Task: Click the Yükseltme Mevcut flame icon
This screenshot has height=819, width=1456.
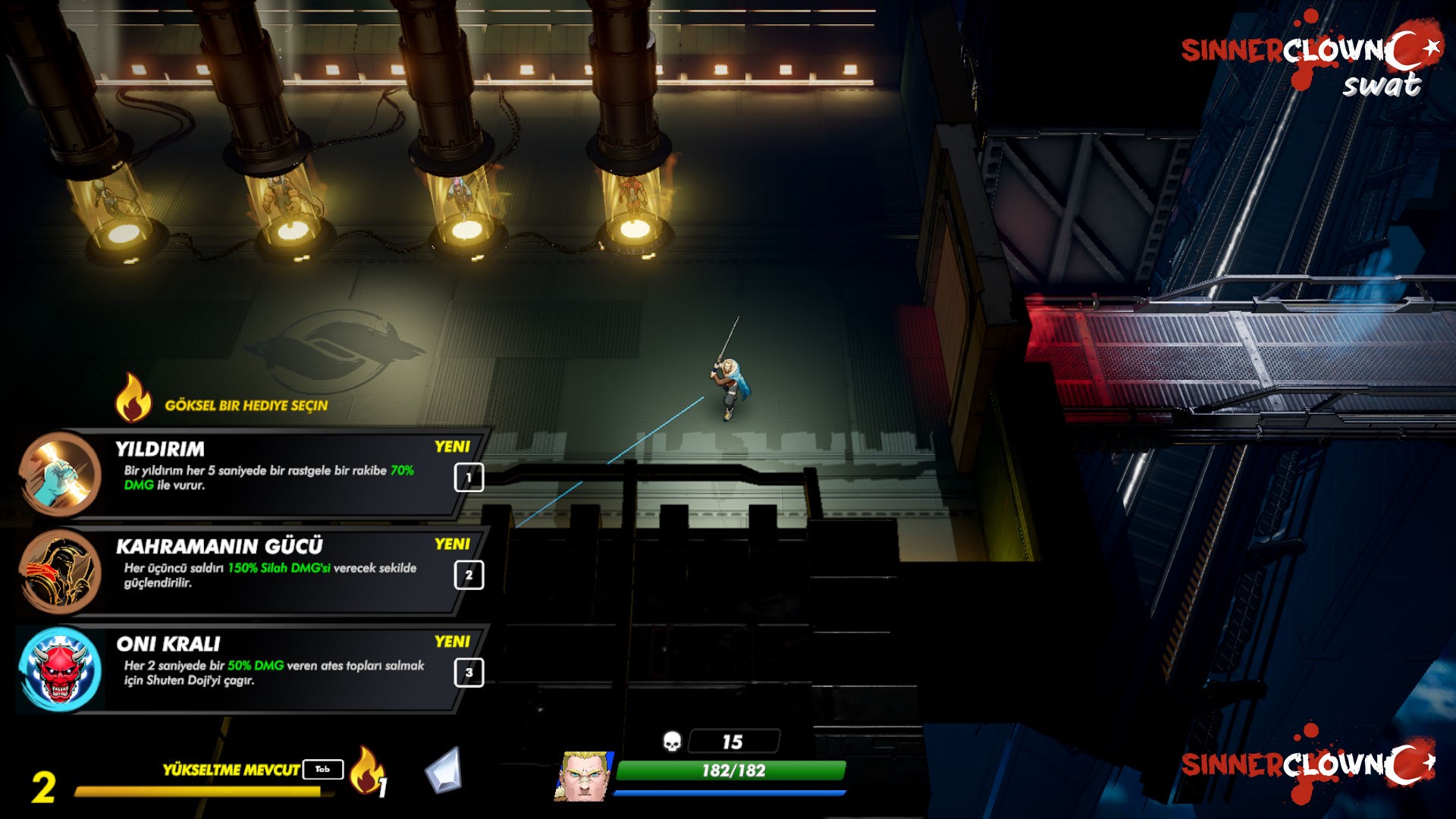Action: click(366, 770)
